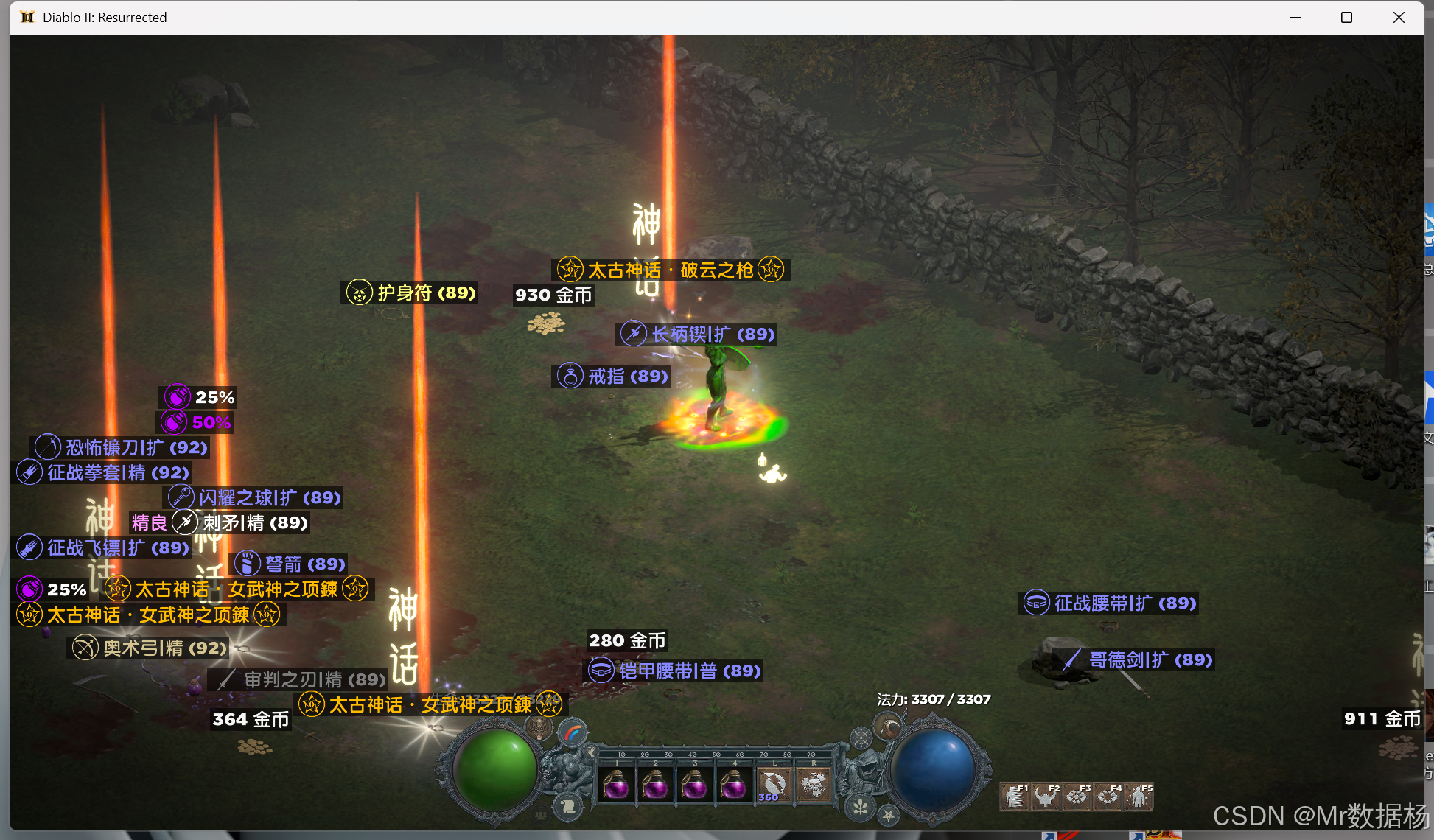
Task: Pick up the 戒指 (89) loot label
Action: click(613, 377)
